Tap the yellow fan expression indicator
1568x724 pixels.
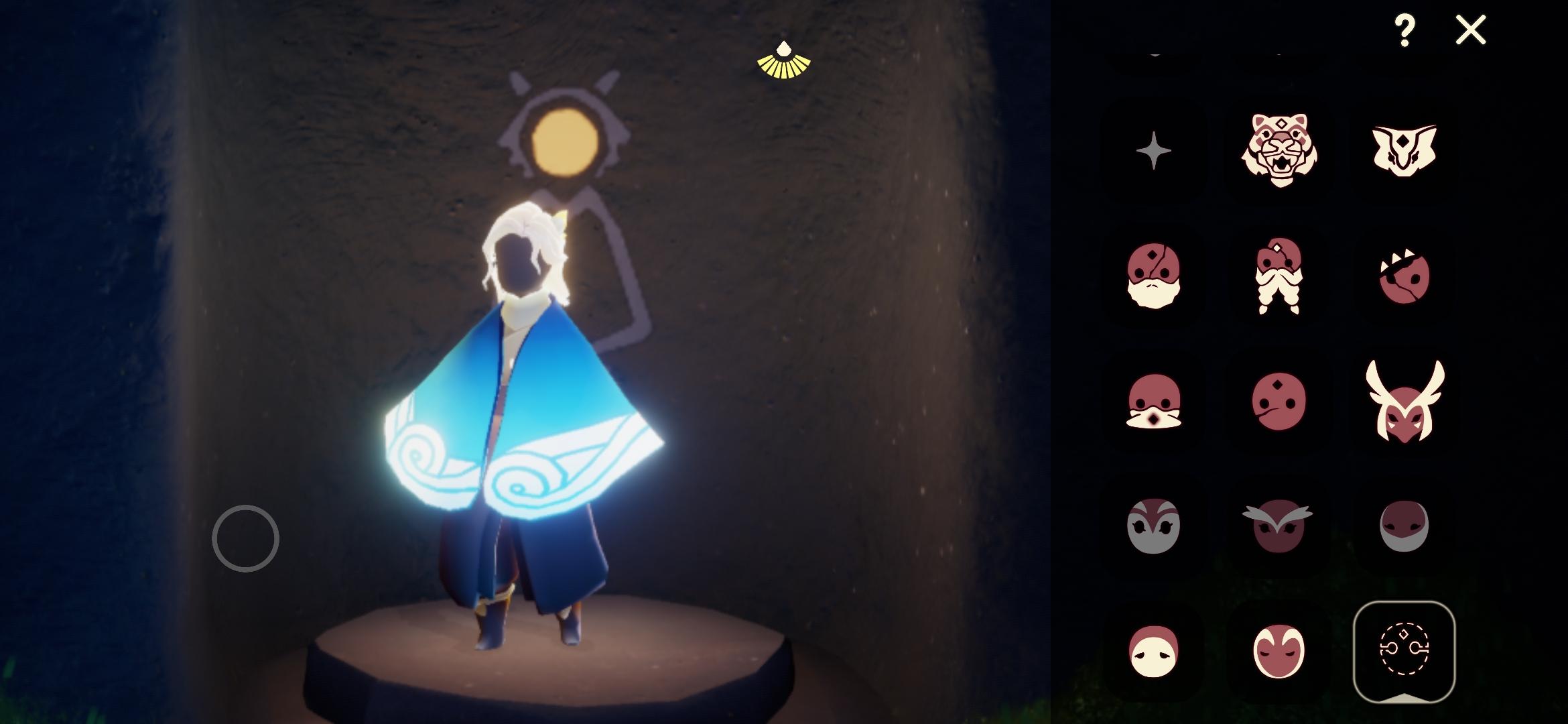tap(784, 60)
